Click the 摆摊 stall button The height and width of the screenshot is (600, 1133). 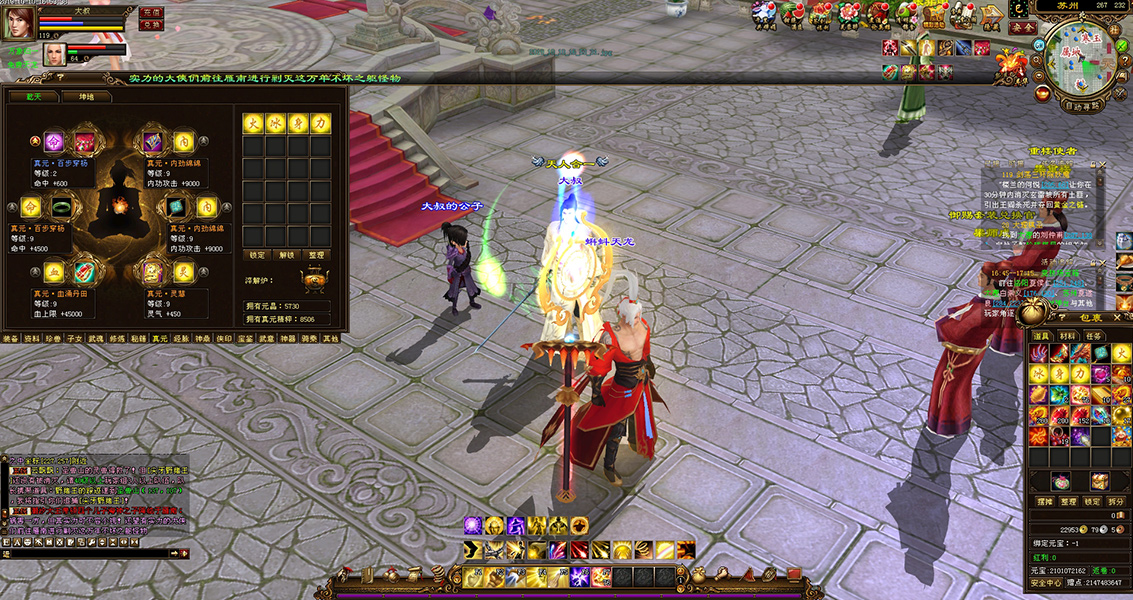1042,501
